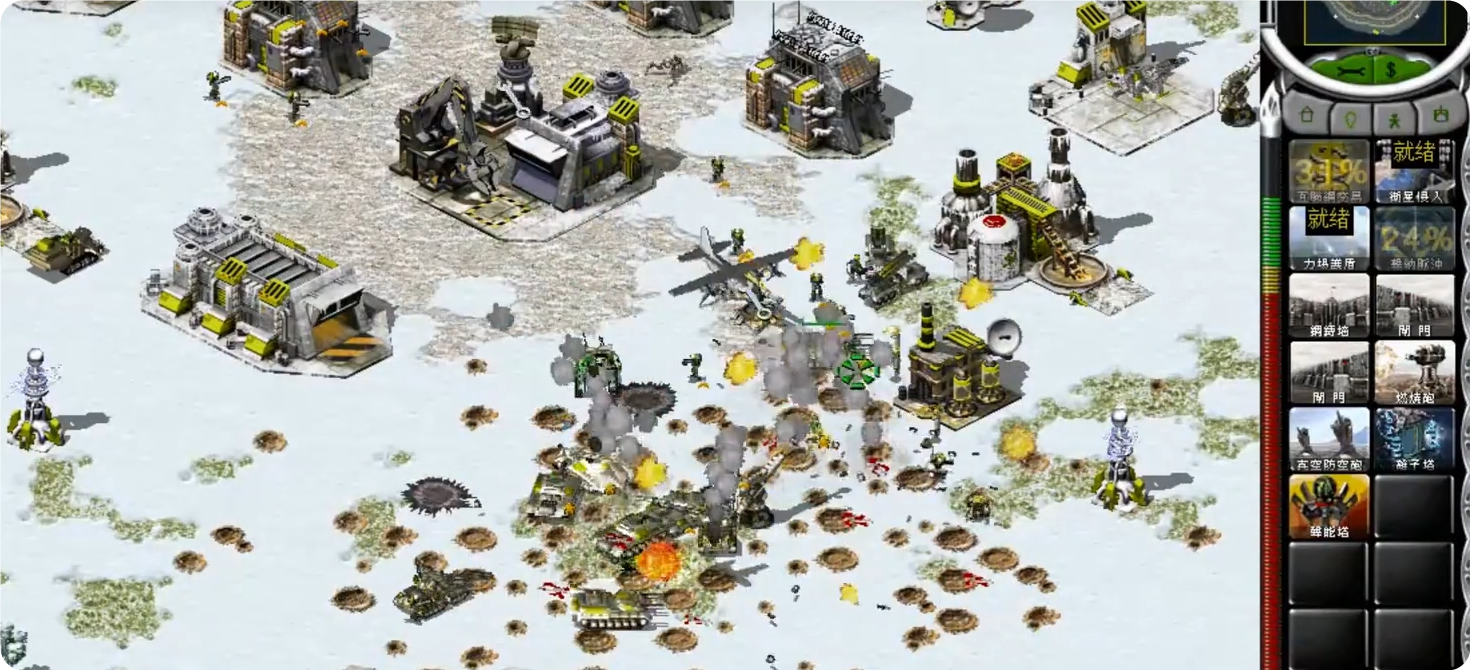Select the 互聯網交易 icon showing 31%

point(1329,171)
